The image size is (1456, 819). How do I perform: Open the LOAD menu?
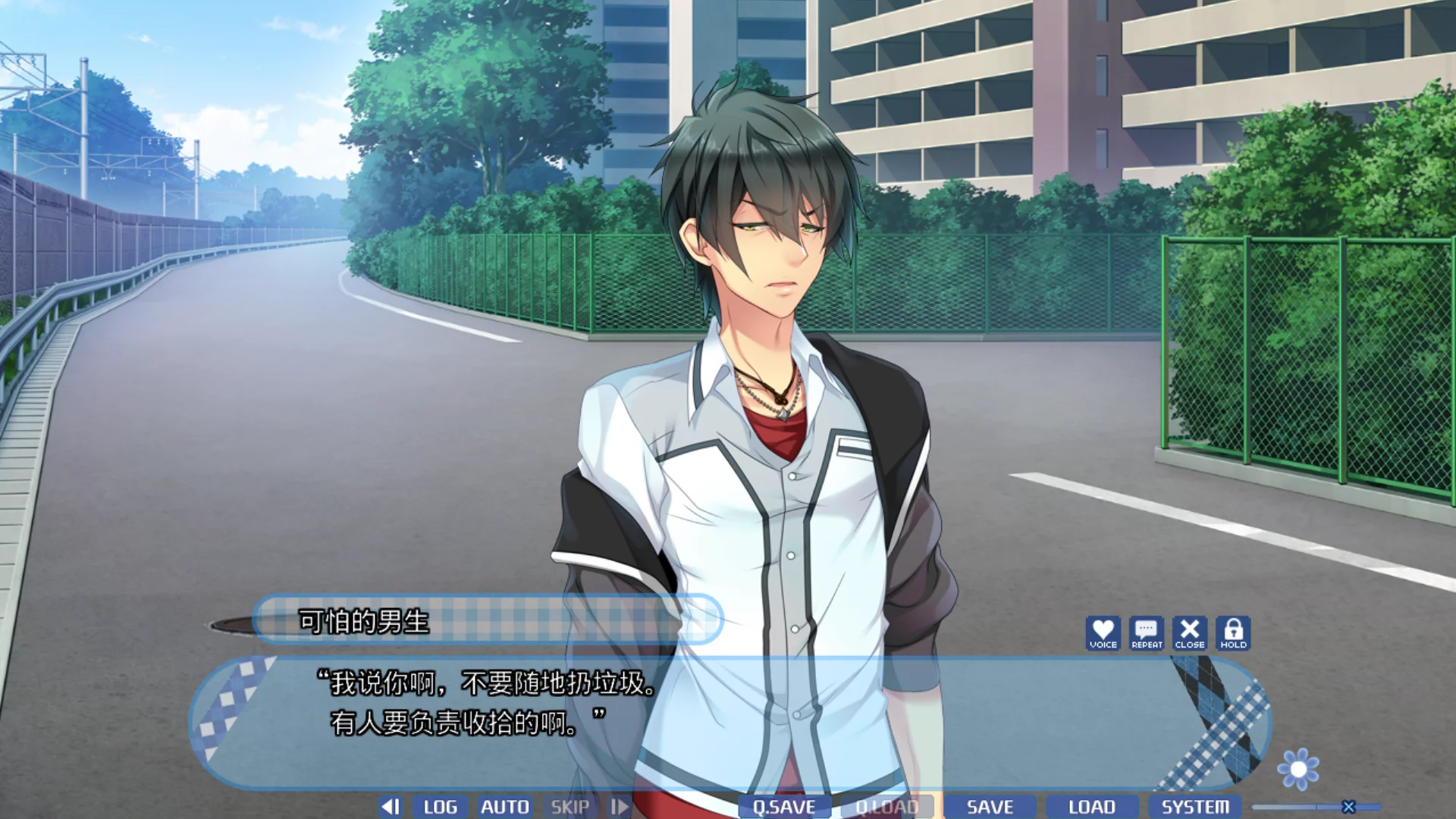pos(1092,807)
